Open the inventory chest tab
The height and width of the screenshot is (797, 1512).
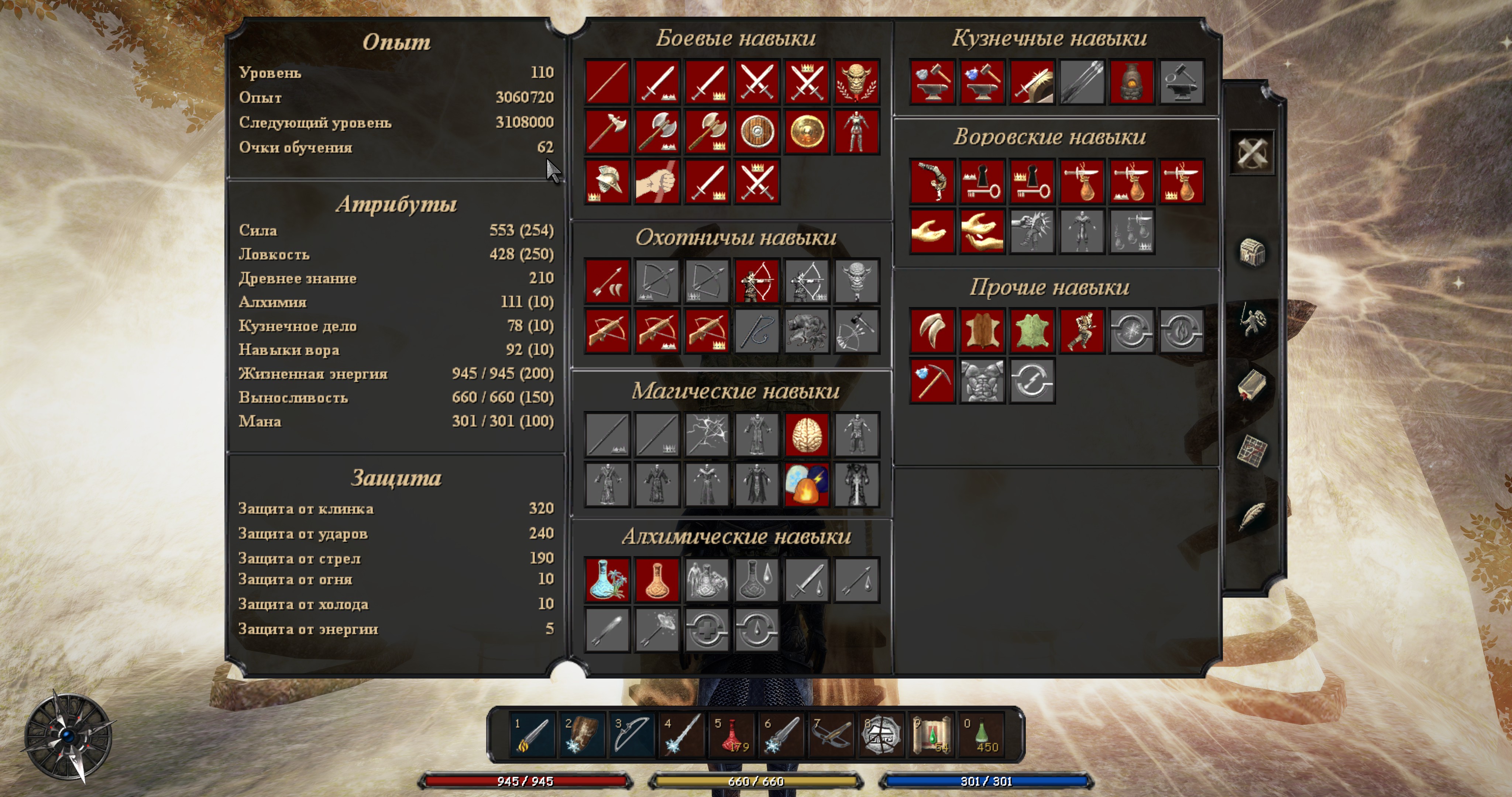1252,253
